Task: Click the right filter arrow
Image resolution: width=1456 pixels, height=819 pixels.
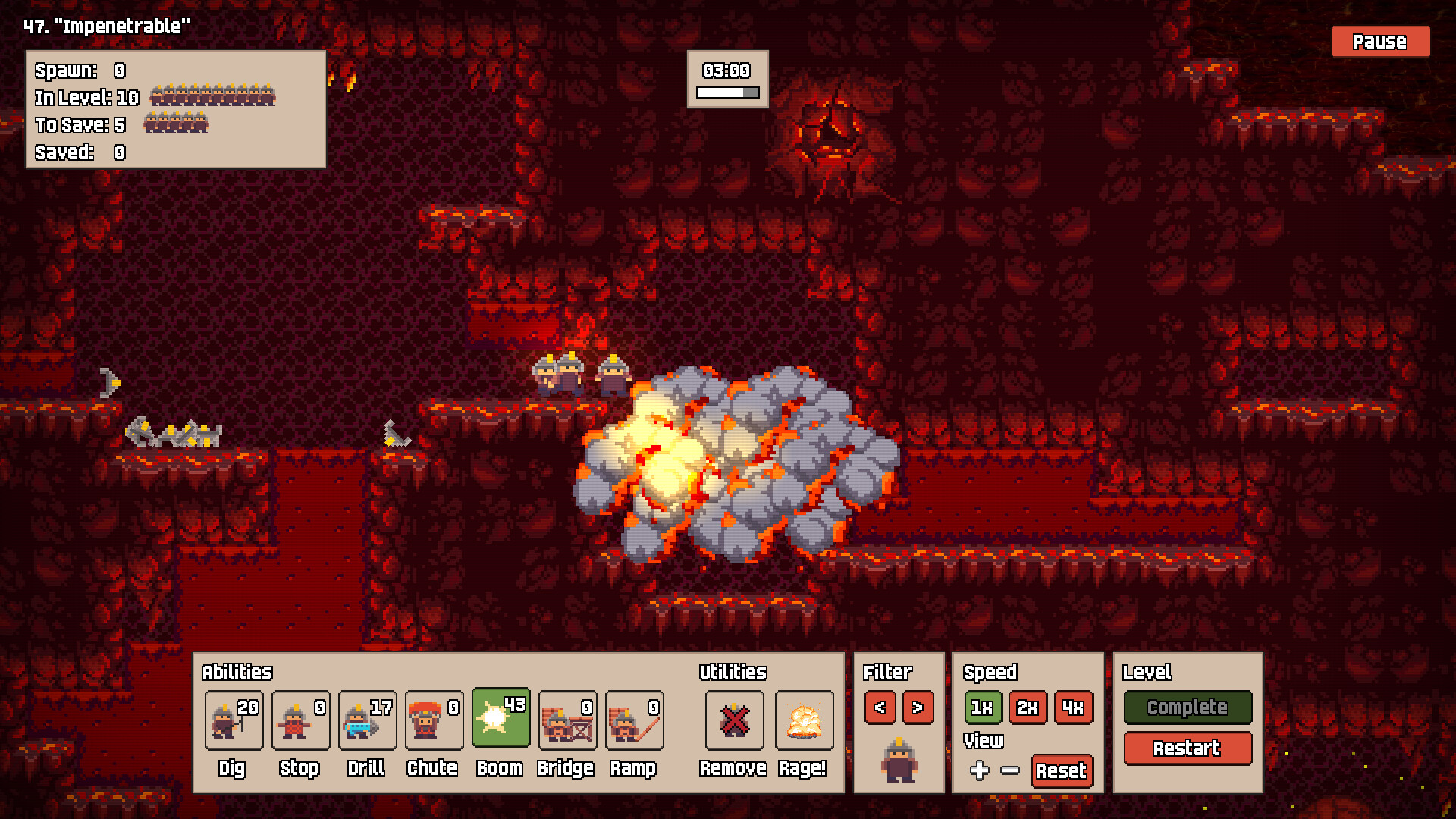Action: pos(918,708)
